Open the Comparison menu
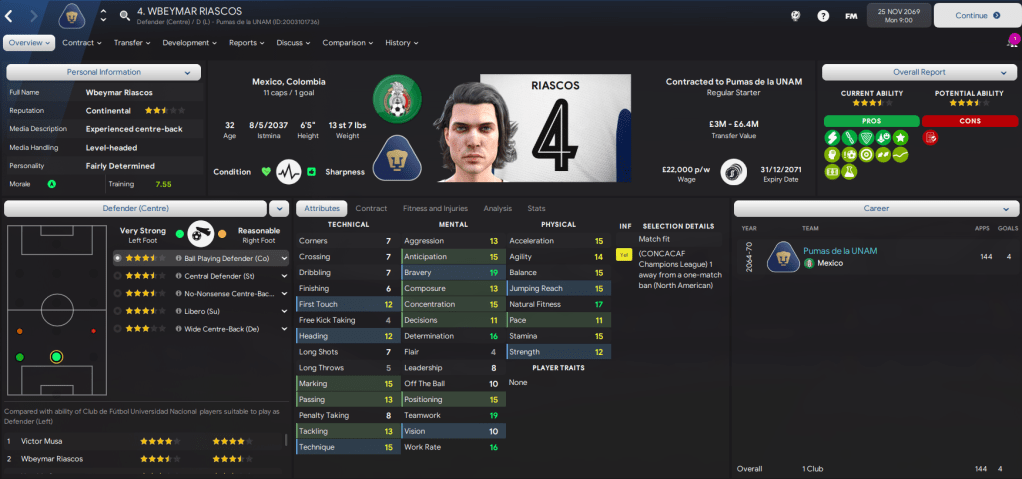This screenshot has width=1022, height=479. tap(347, 43)
